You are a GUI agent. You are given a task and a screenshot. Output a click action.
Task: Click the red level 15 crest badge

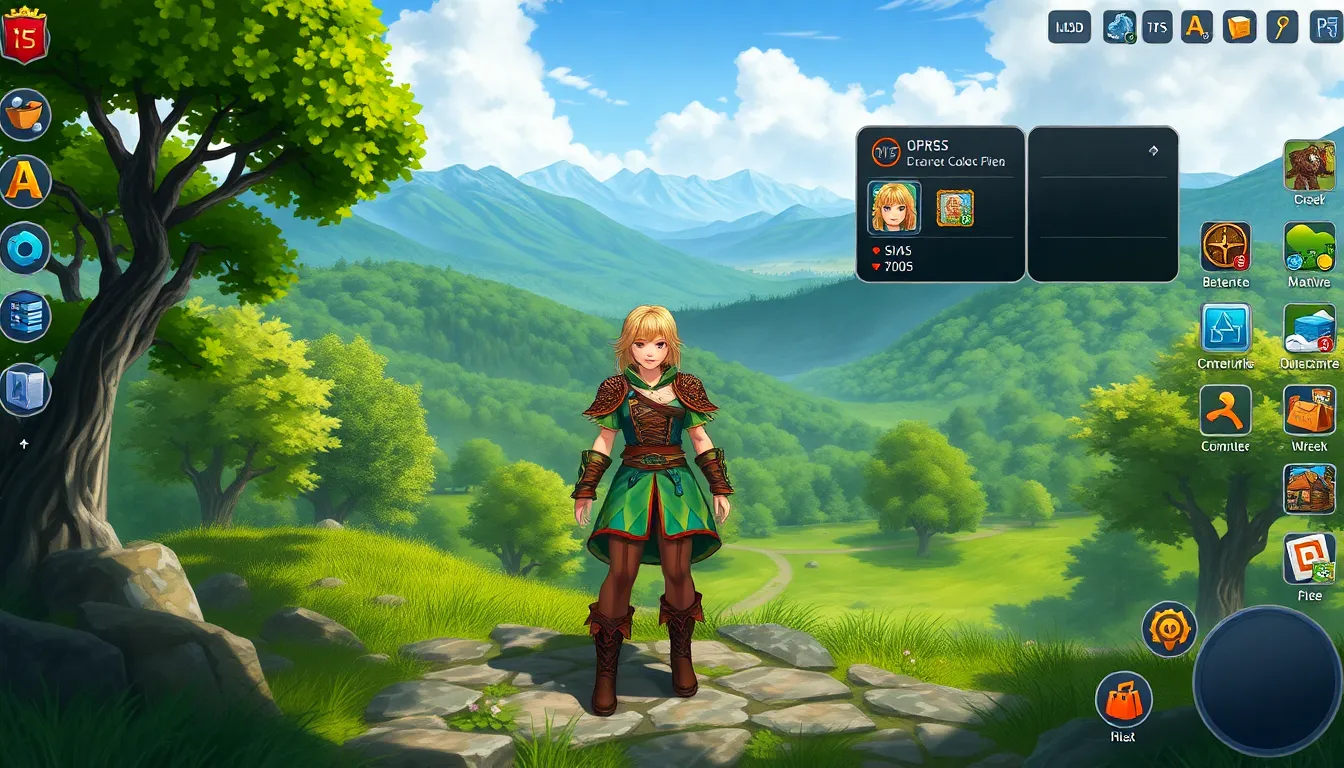click(x=24, y=36)
